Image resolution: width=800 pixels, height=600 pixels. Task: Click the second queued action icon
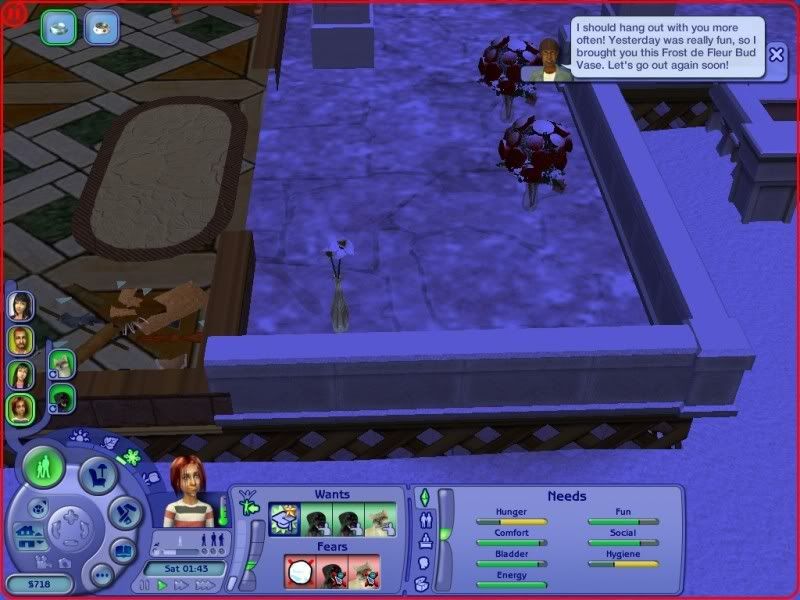point(100,27)
